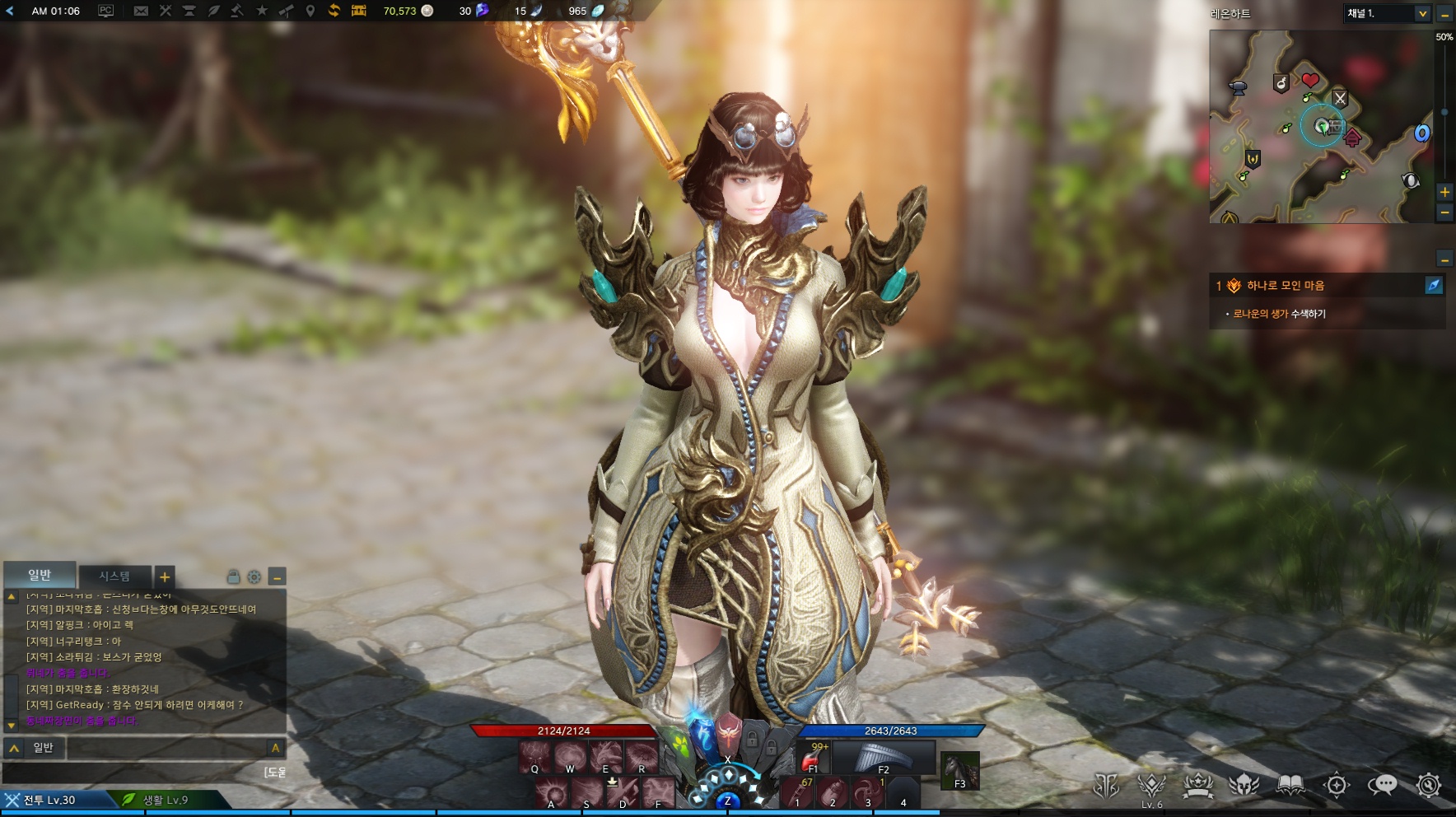Switch to the 시스템 chat tab
This screenshot has height=817, width=1456.
[x=114, y=576]
